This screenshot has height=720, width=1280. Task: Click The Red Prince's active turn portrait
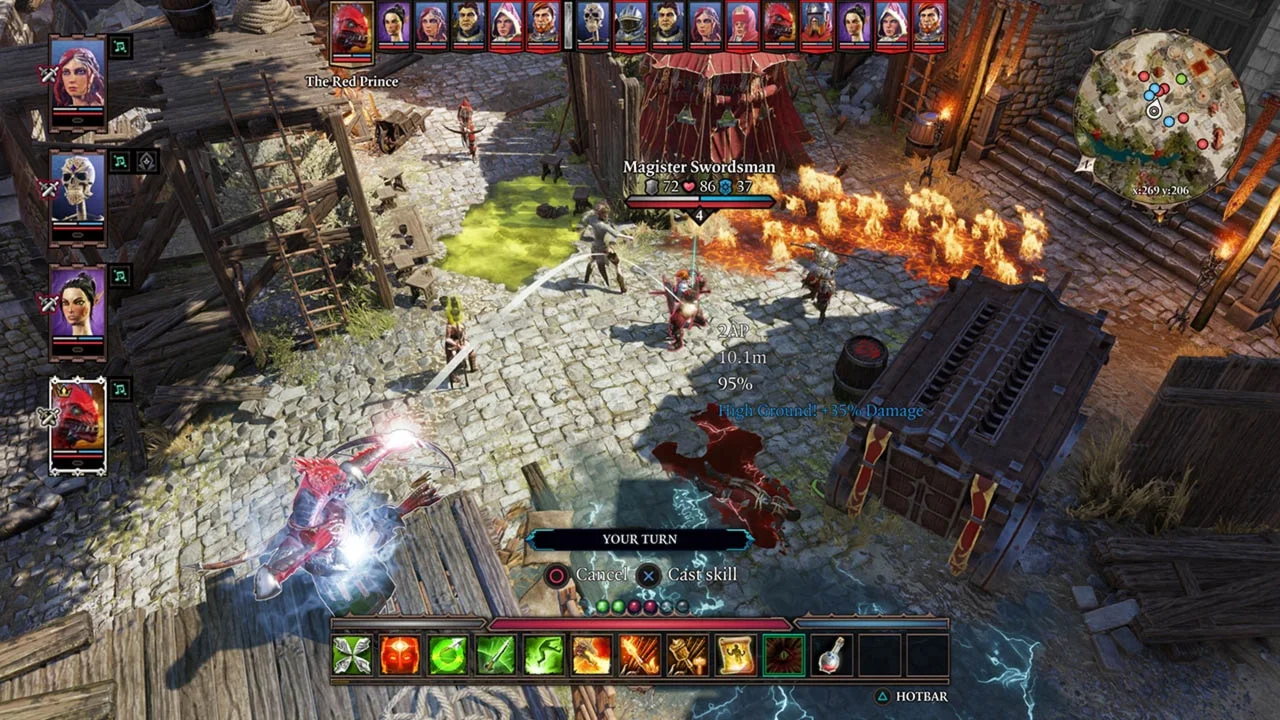click(351, 30)
